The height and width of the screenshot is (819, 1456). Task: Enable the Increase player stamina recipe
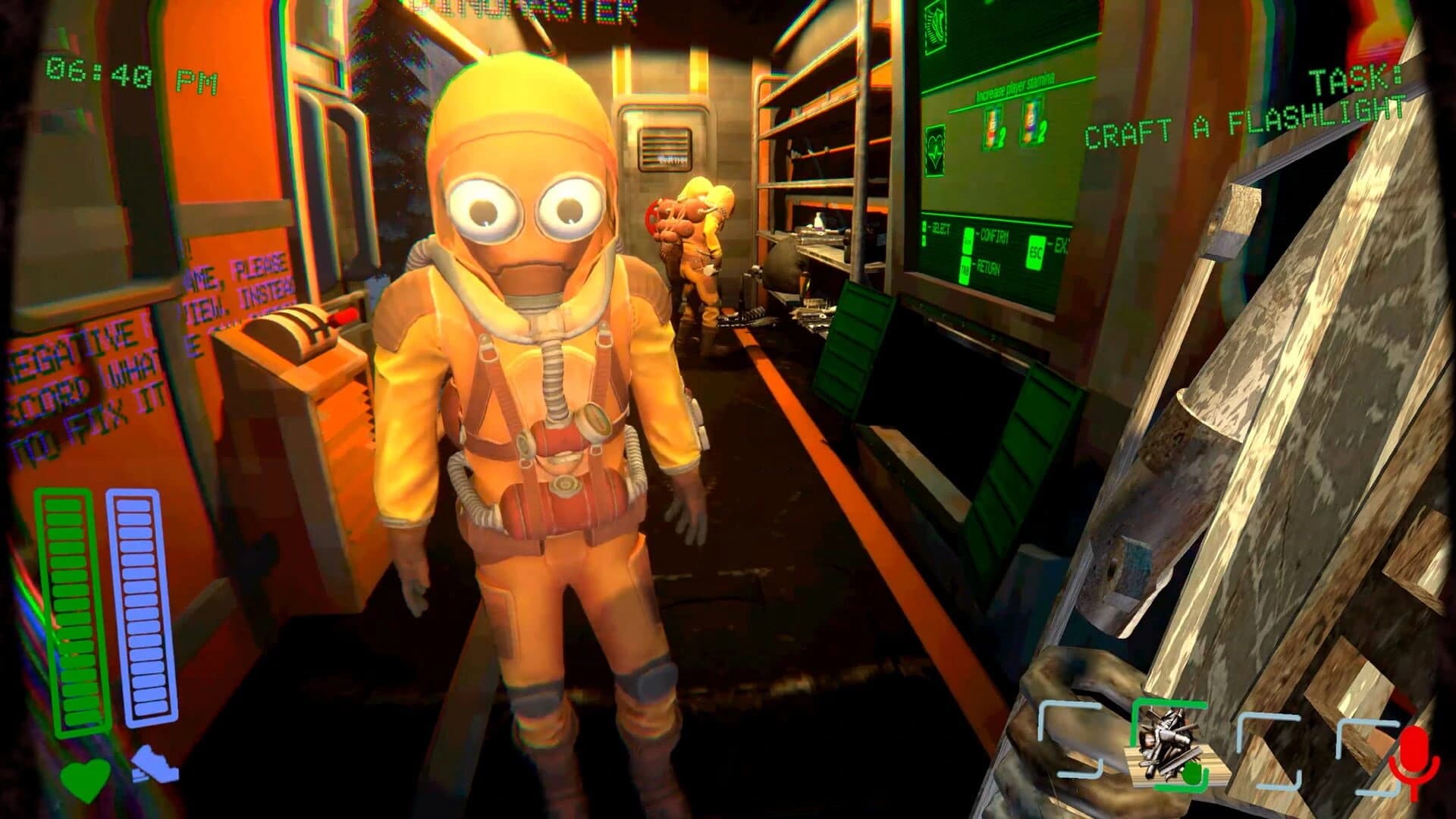pyautogui.click(x=1014, y=87)
